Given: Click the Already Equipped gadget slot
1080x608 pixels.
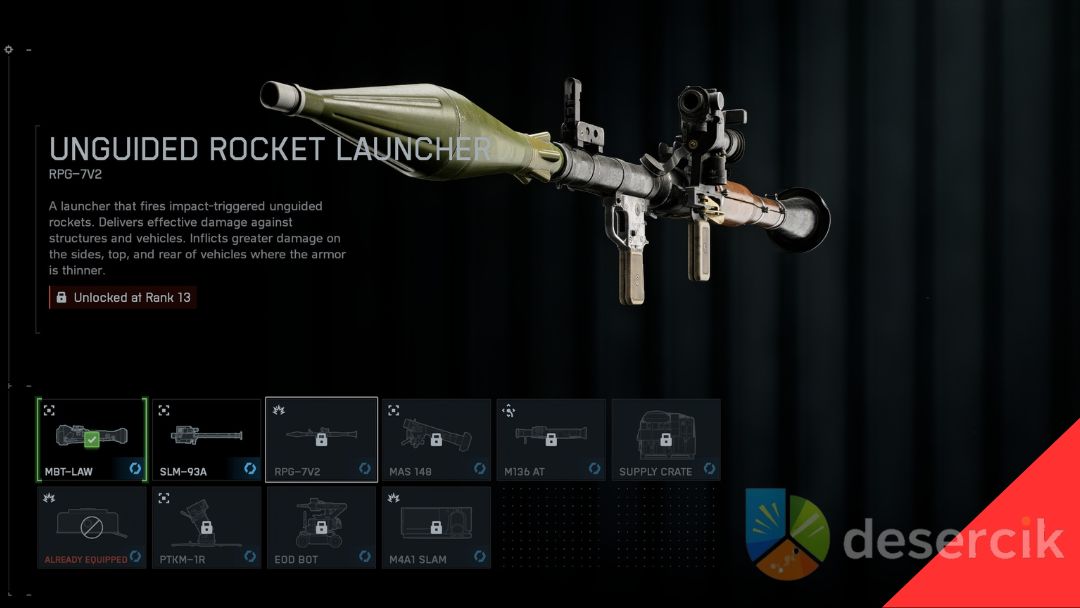Looking at the screenshot, I should [x=92, y=527].
